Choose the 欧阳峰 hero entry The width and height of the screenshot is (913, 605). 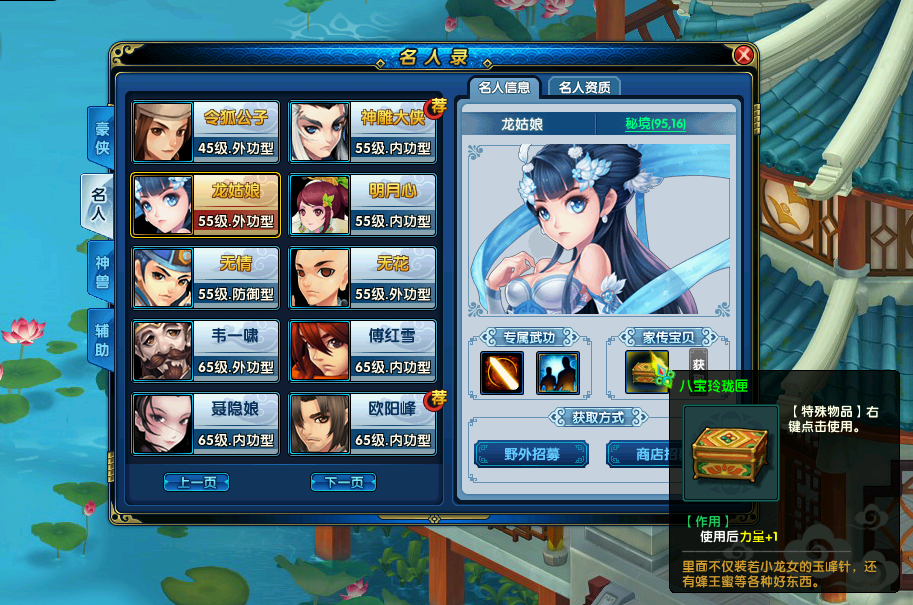coord(362,423)
